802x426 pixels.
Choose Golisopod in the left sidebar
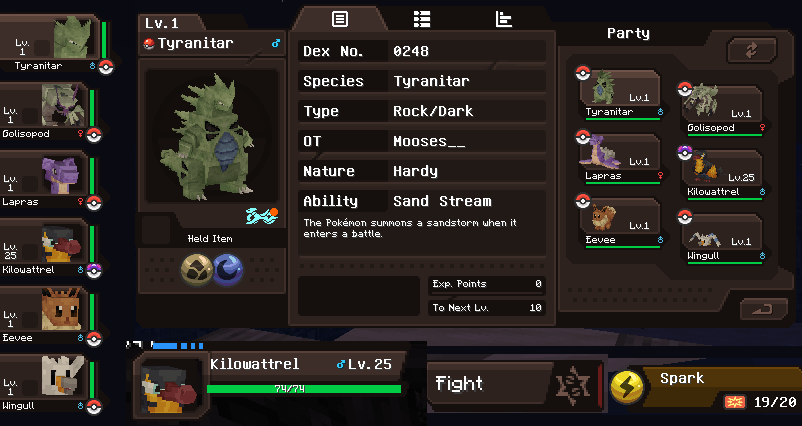tap(50, 108)
